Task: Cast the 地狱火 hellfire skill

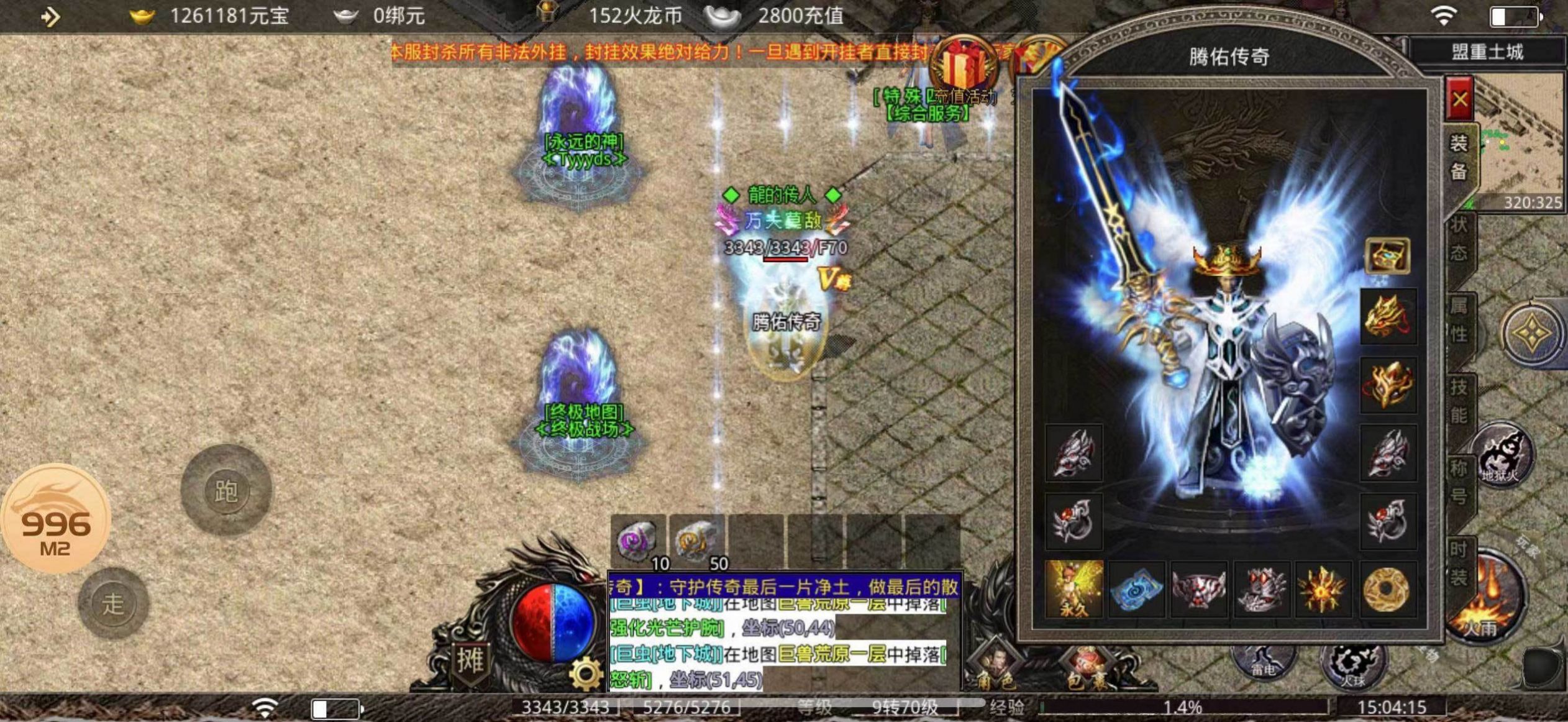Action: [1501, 455]
